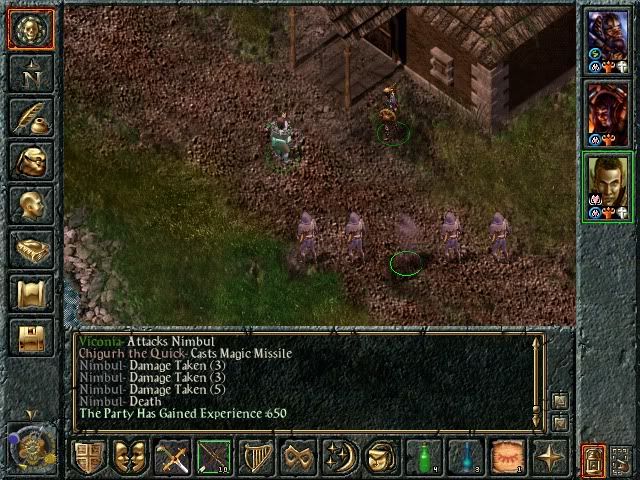The image size is (640, 480).
Task: Open the mage spellbook
Action: pyautogui.click(x=30, y=249)
